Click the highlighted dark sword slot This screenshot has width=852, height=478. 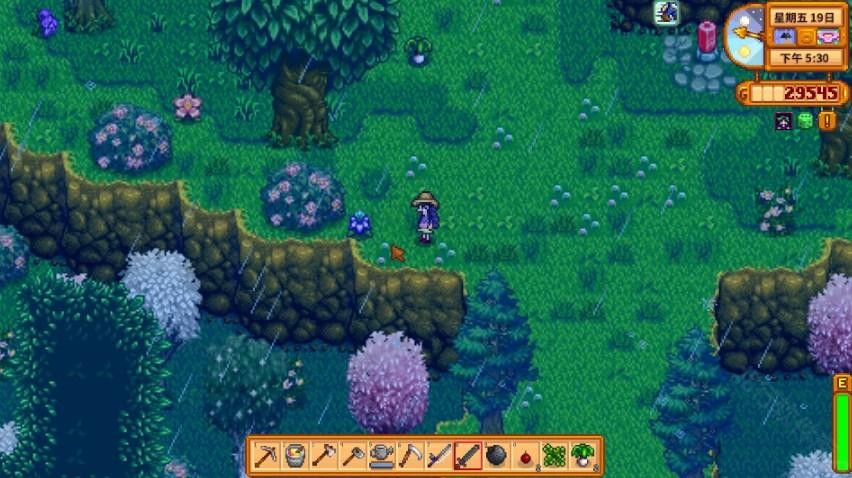click(468, 456)
